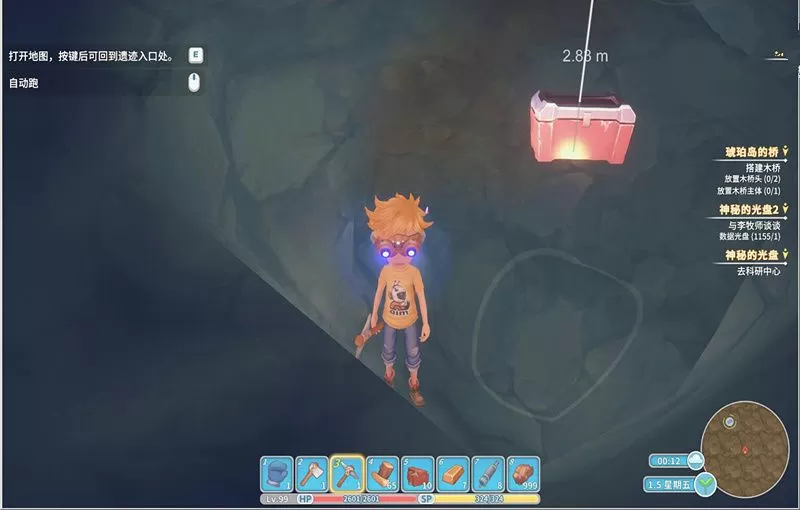Select the copper bar slot

(453, 473)
